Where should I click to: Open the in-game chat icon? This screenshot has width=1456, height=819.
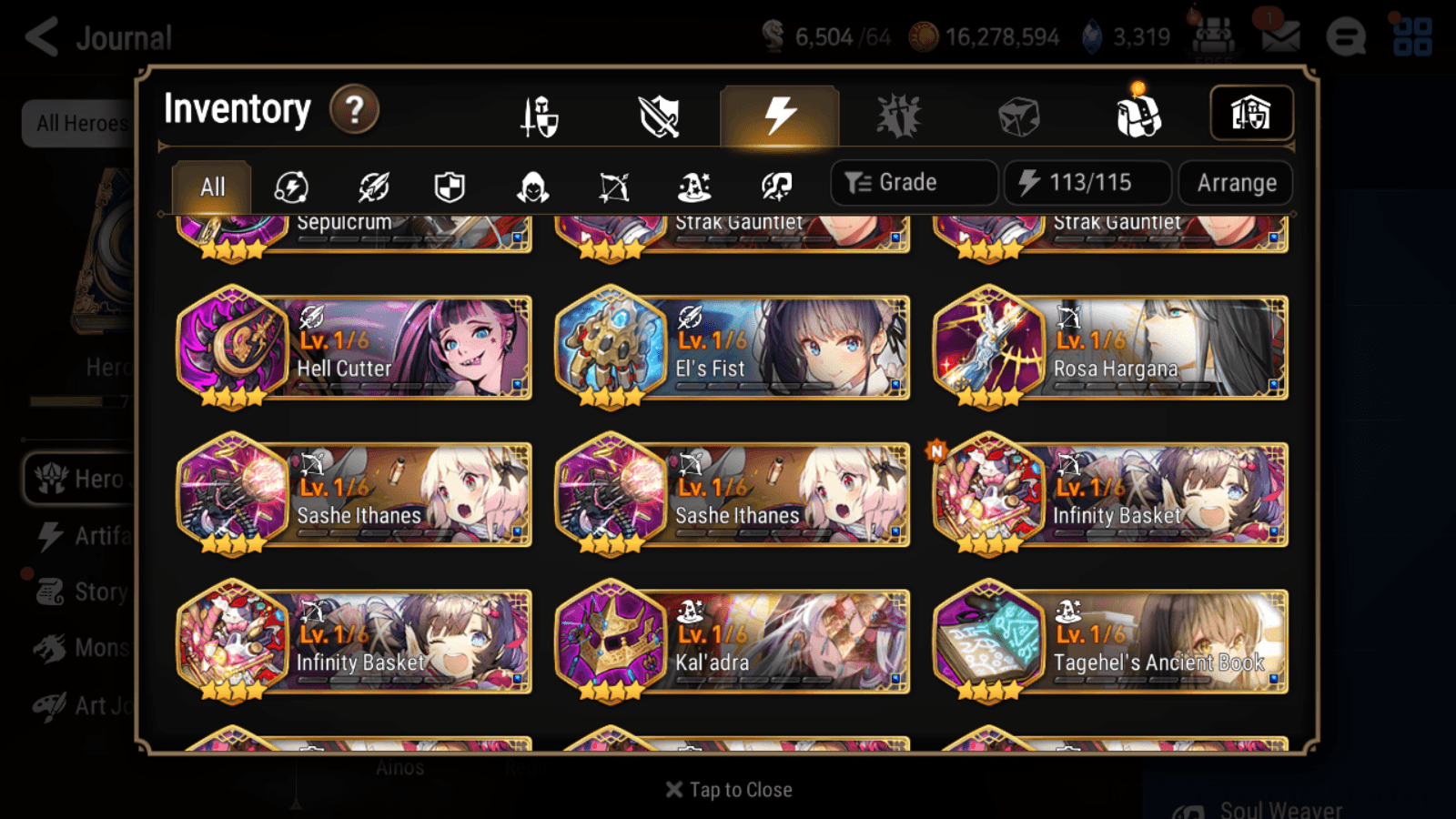(1347, 36)
